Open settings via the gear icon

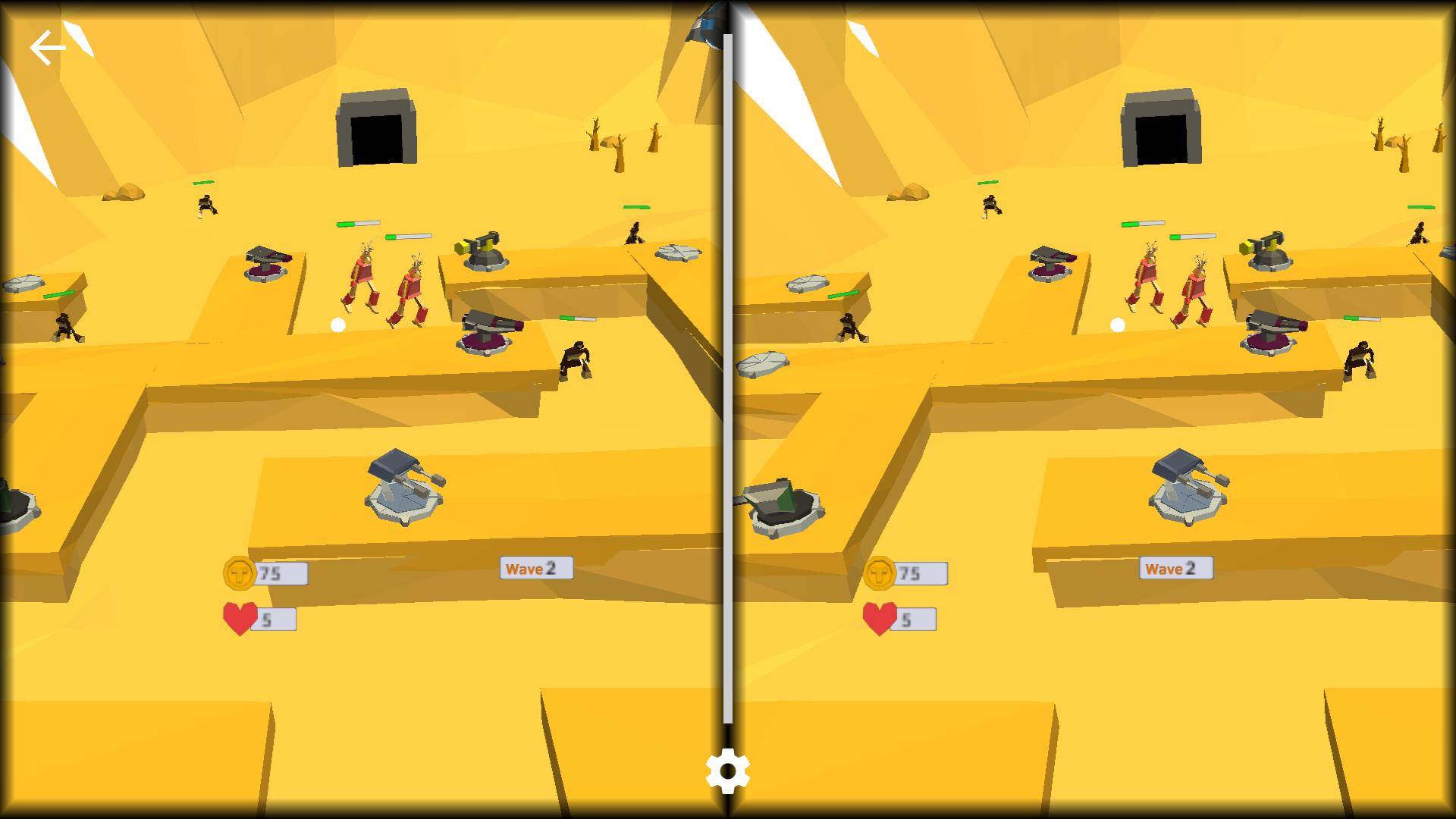click(x=728, y=773)
